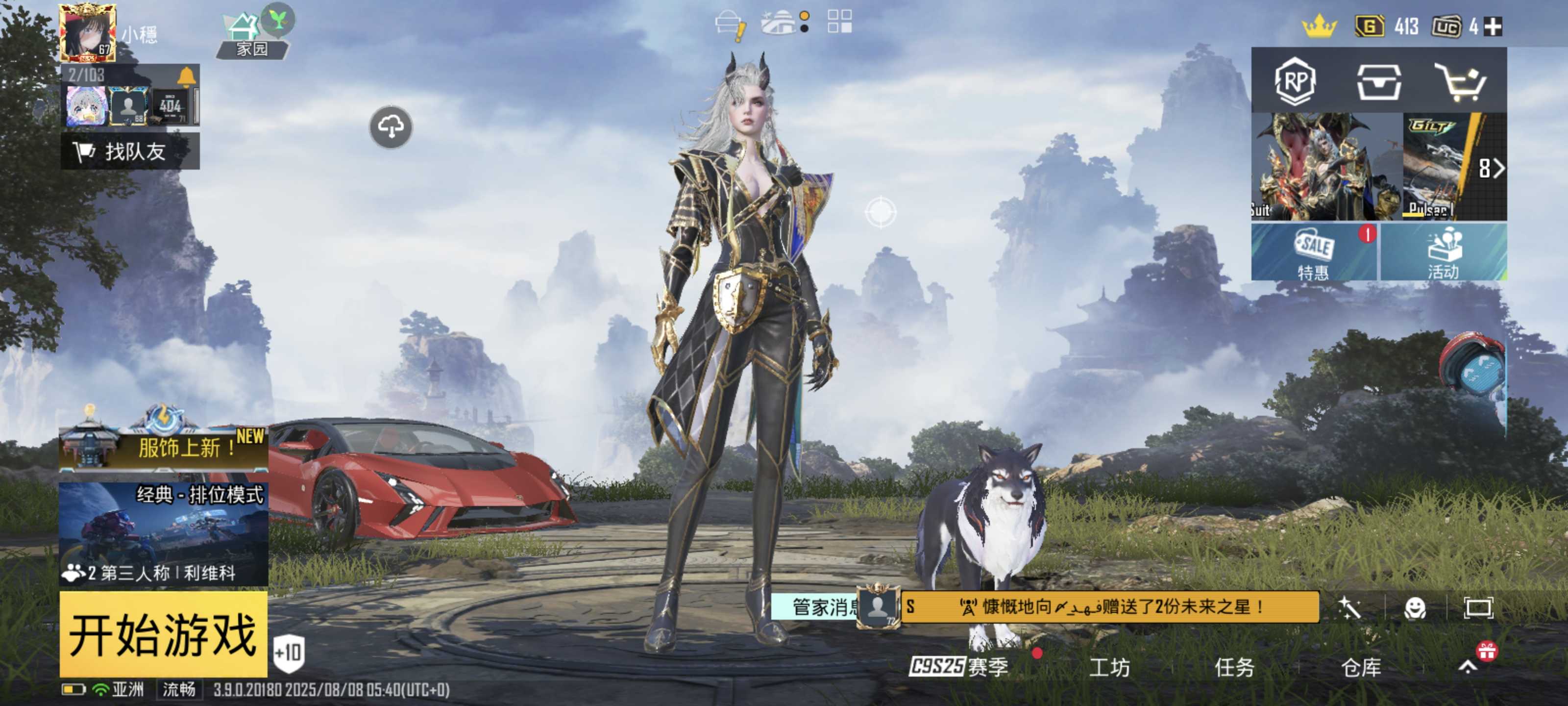Screen dimensions: 1568x706
Task: Click the cloud download icon
Action: [391, 127]
